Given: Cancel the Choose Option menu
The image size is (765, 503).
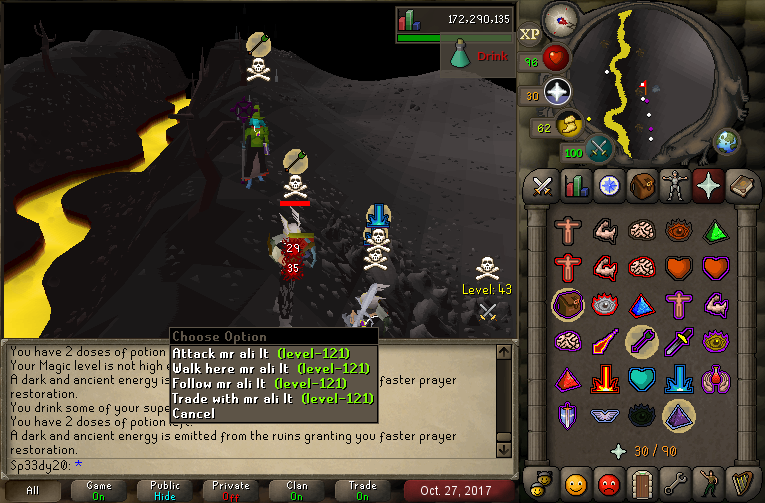Looking at the screenshot, I should tap(193, 413).
